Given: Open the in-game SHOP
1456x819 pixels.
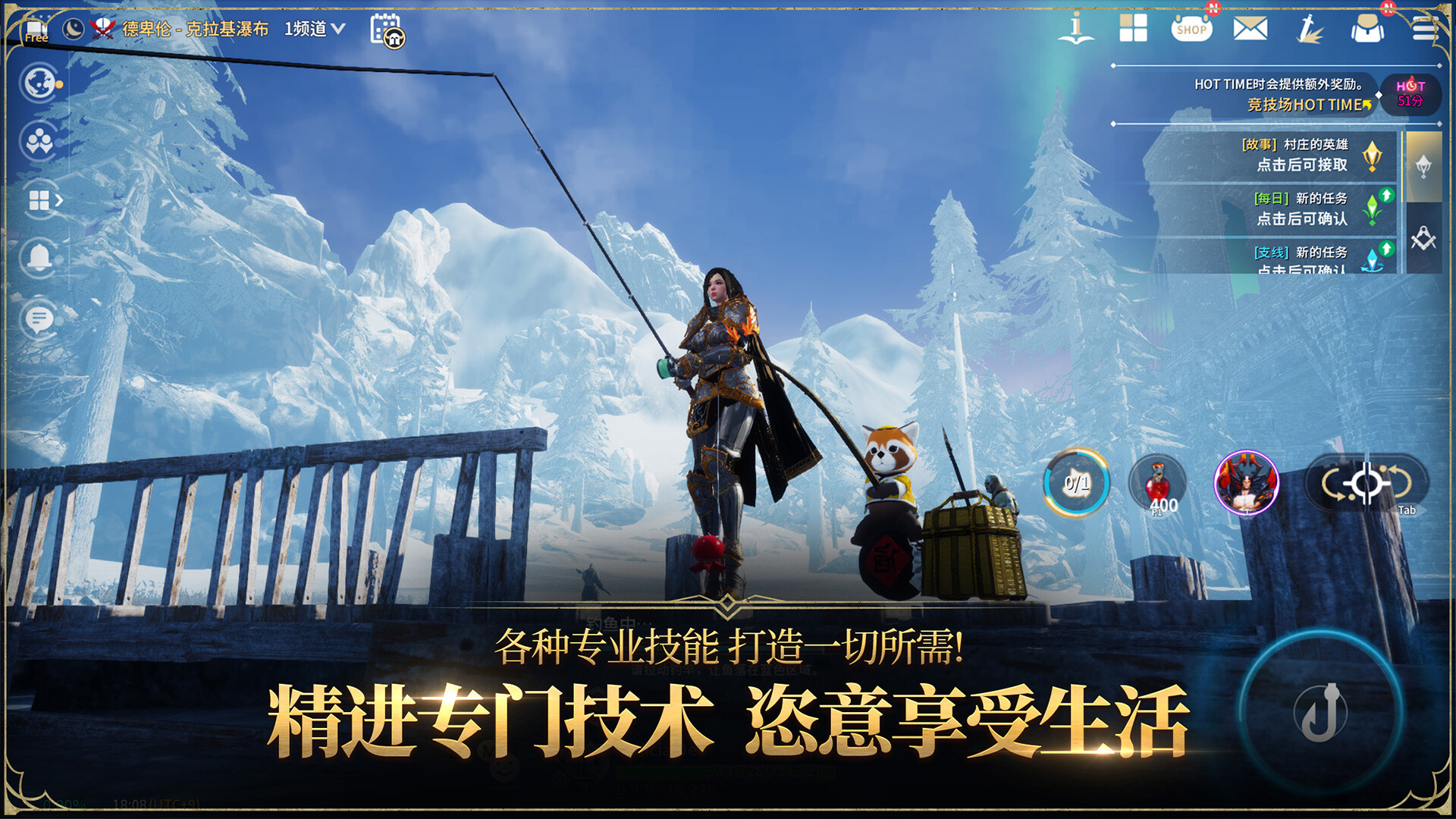Looking at the screenshot, I should [1192, 29].
